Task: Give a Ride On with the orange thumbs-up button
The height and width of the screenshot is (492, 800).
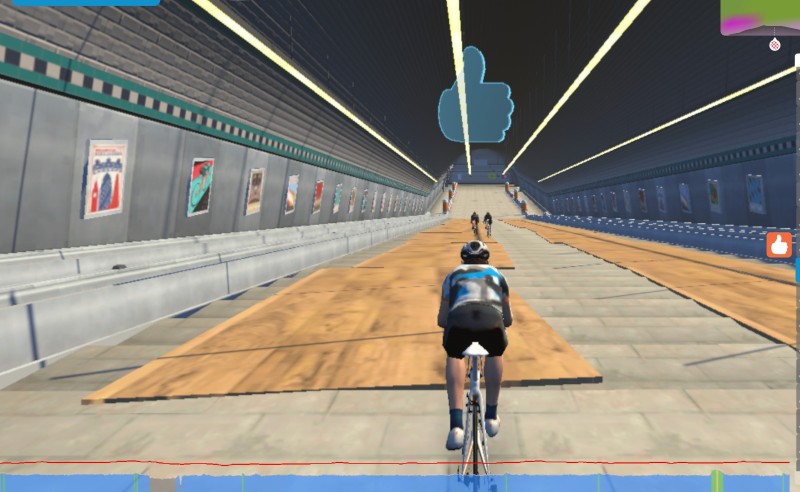Action: pyautogui.click(x=779, y=244)
